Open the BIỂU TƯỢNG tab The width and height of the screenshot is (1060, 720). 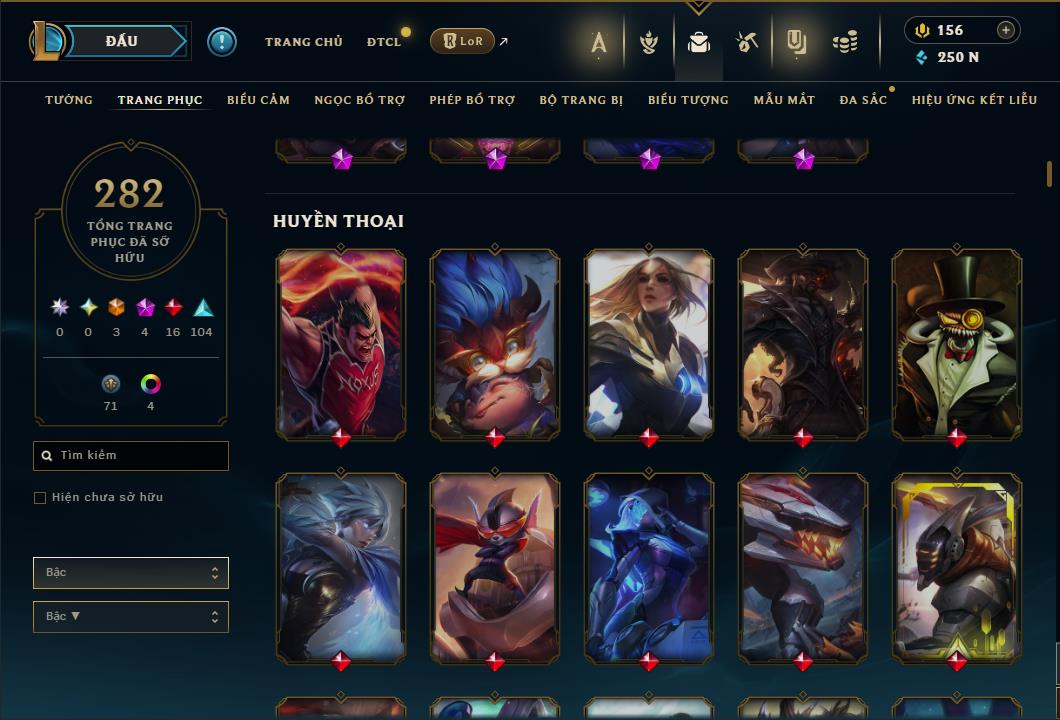(688, 100)
